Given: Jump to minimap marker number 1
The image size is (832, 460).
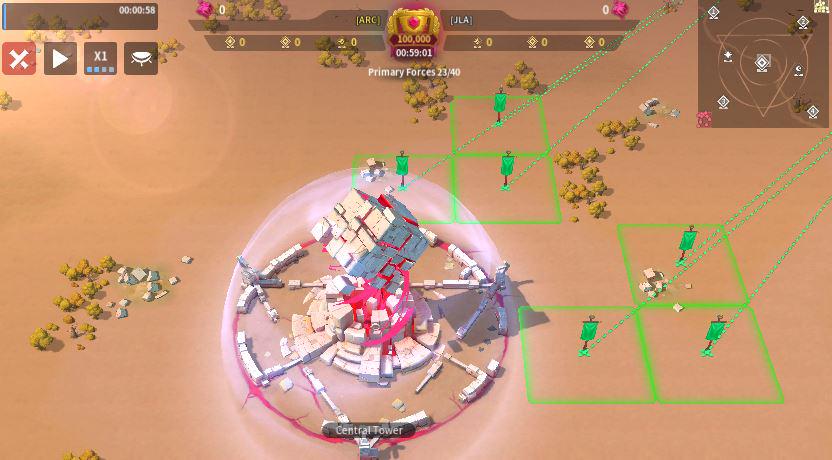Looking at the screenshot, I should point(712,13).
